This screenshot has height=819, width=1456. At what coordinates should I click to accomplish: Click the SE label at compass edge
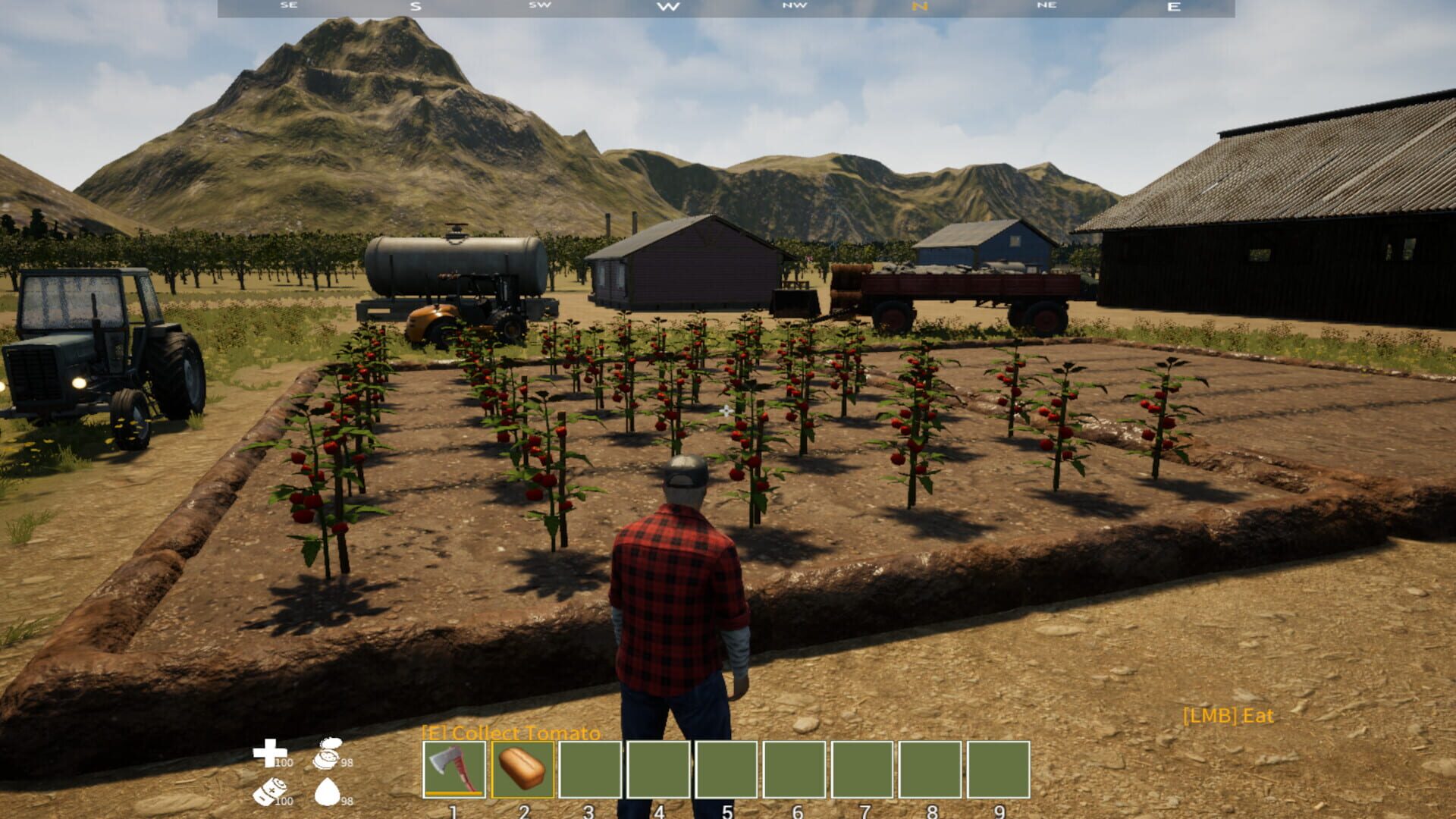click(287, 7)
